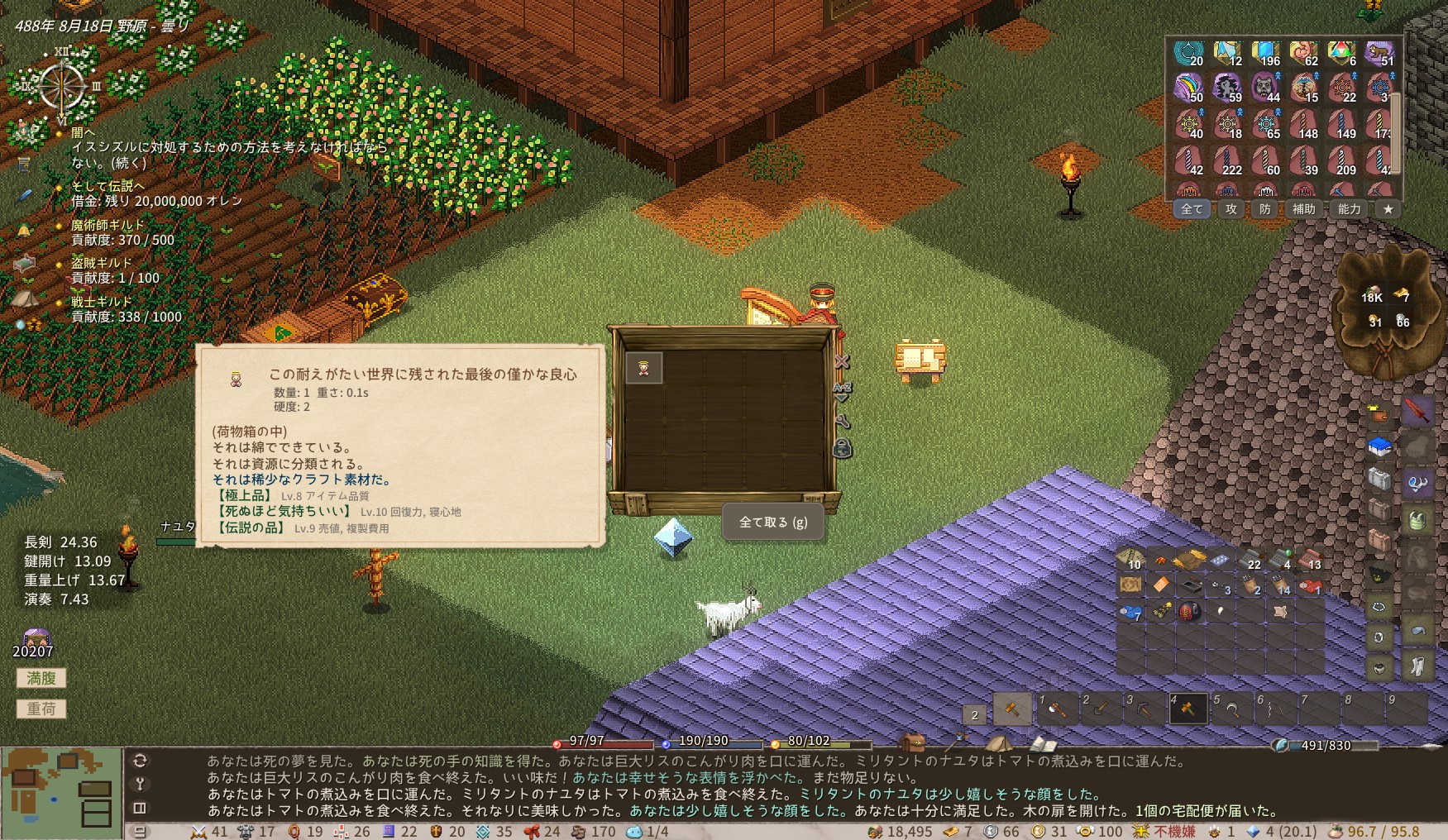Select the golden hammer in hotbar slot 4
This screenshot has width=1448, height=840.
pyautogui.click(x=1188, y=709)
